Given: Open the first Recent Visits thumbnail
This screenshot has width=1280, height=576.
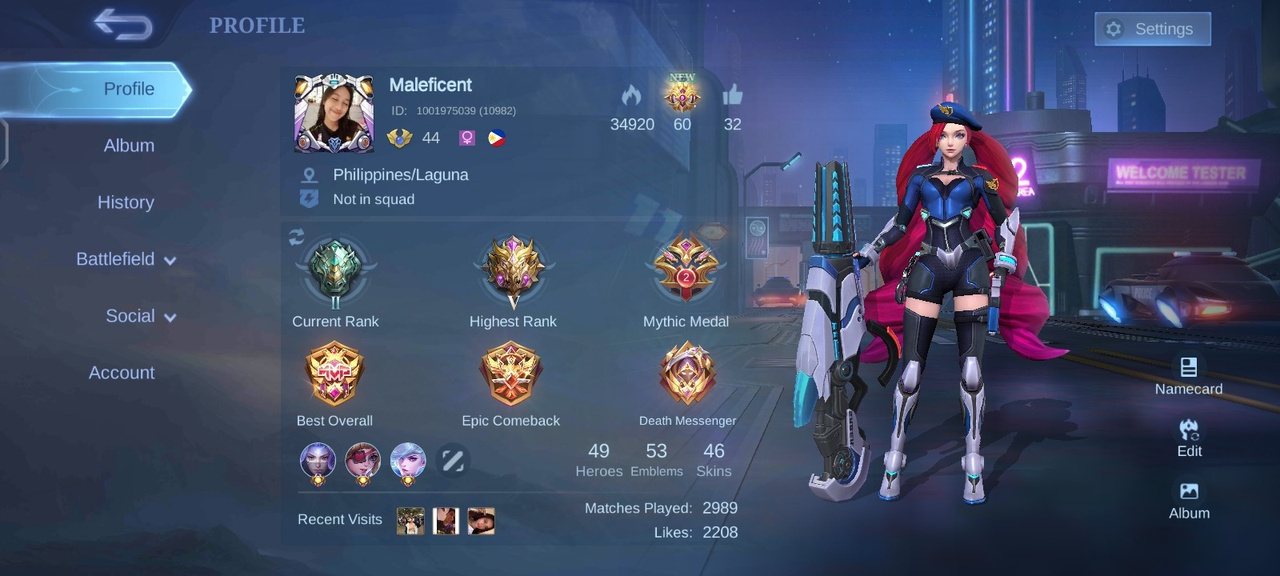Looking at the screenshot, I should [x=410, y=521].
